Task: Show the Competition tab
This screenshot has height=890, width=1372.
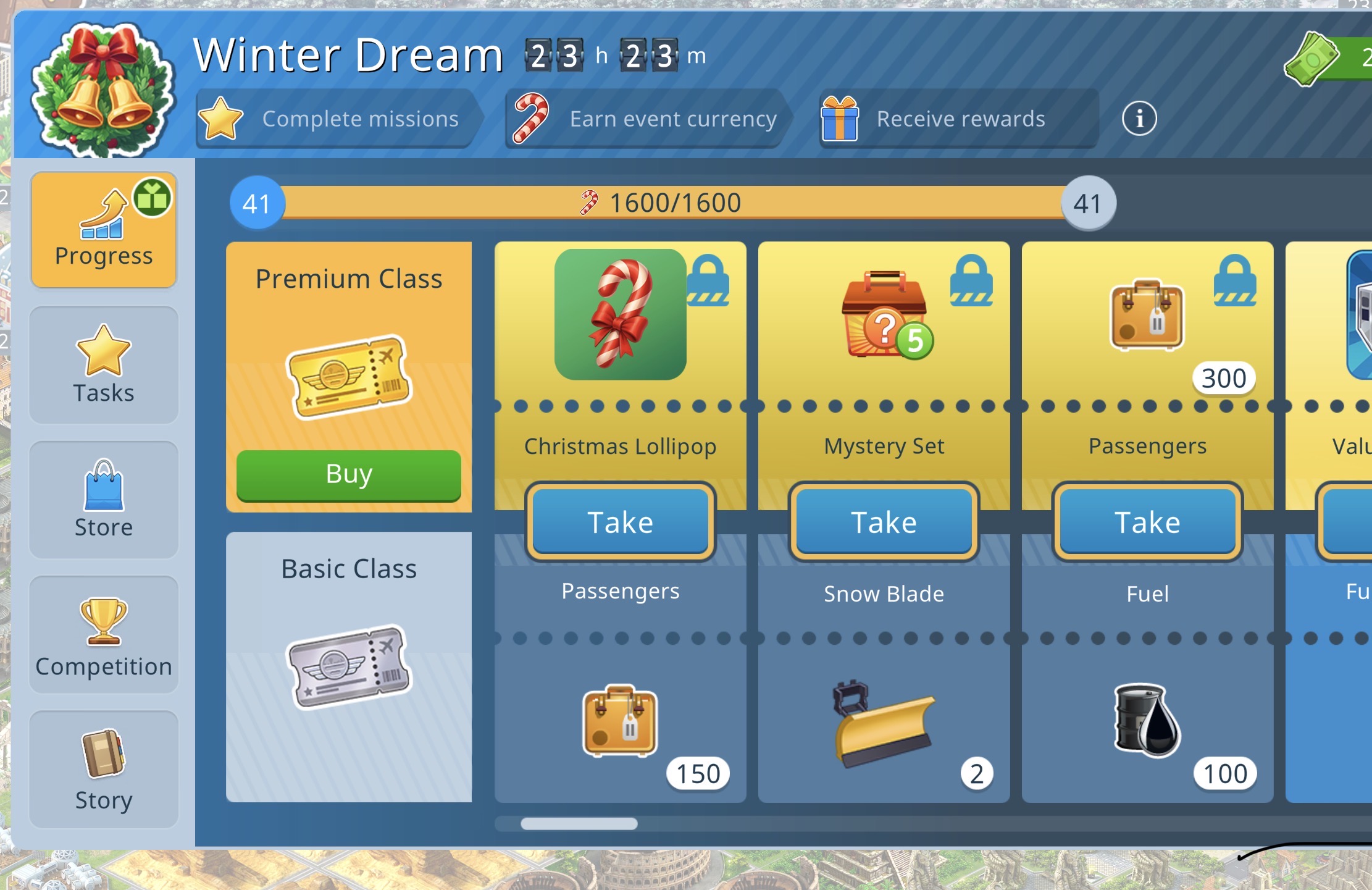Action: (104, 634)
